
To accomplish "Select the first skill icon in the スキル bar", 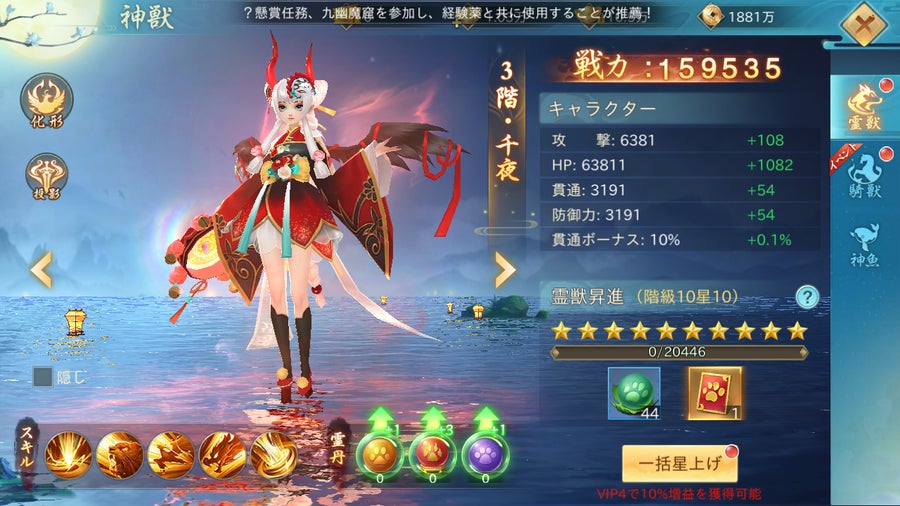I will (69, 454).
